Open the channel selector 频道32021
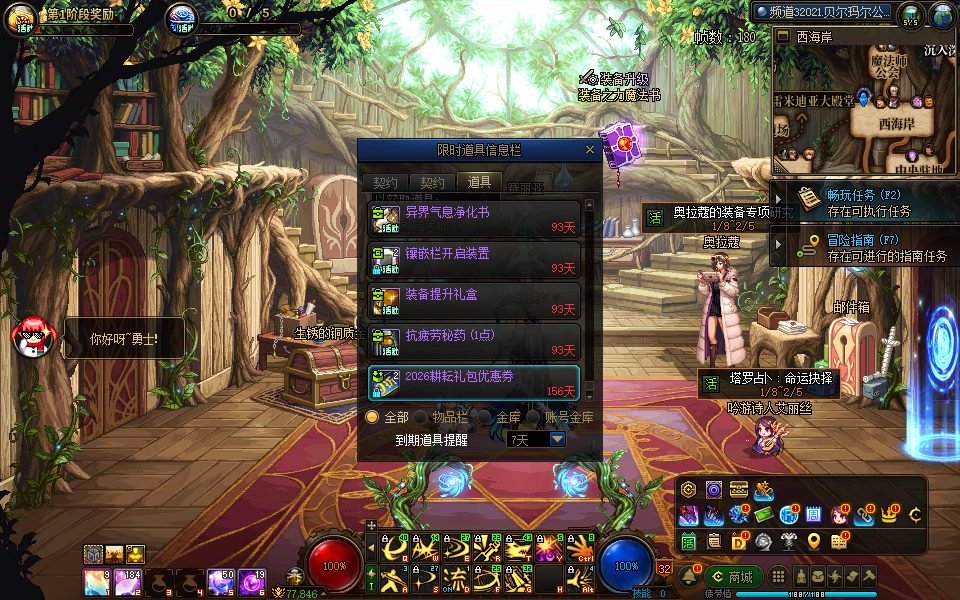960x600 pixels. click(x=822, y=12)
